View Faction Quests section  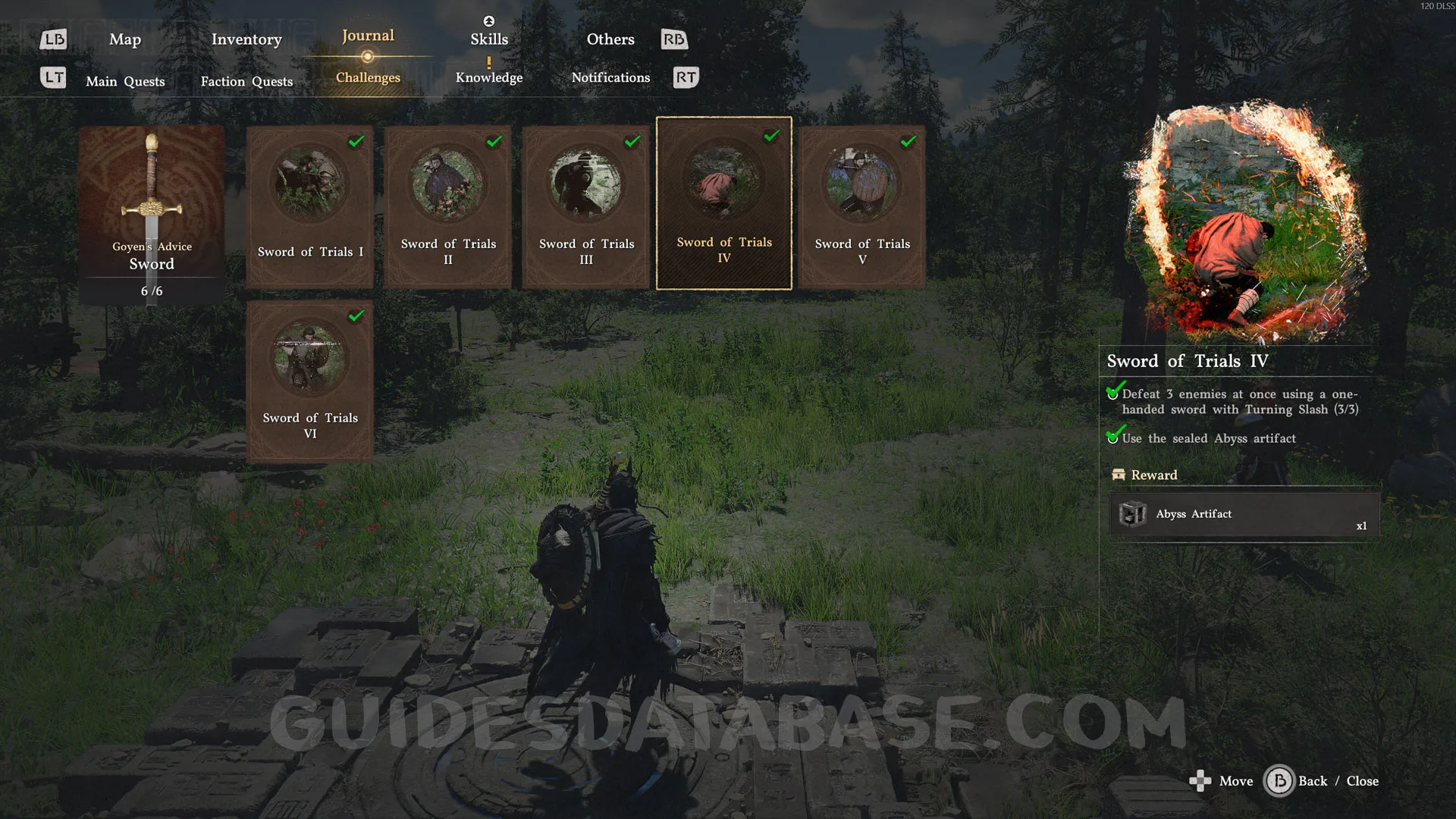pos(246,81)
